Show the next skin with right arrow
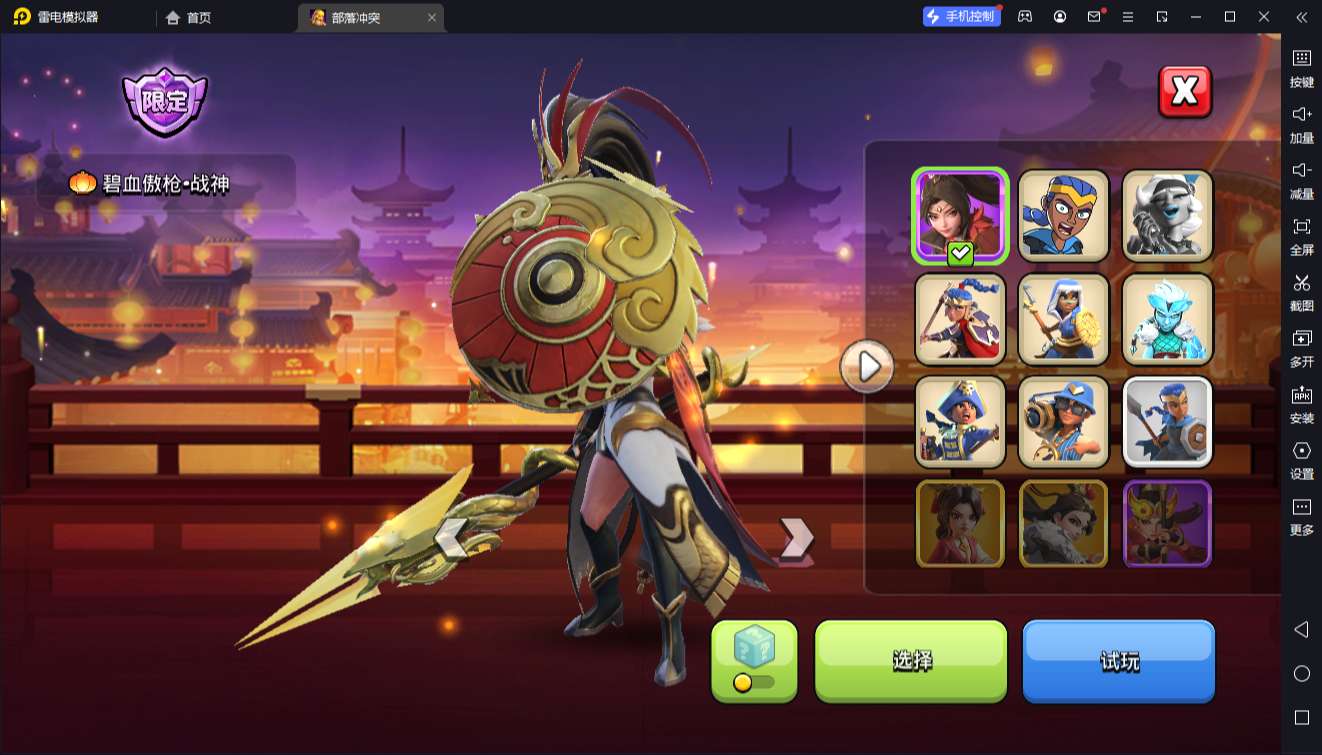Screen dimensions: 1322x755 [x=796, y=538]
